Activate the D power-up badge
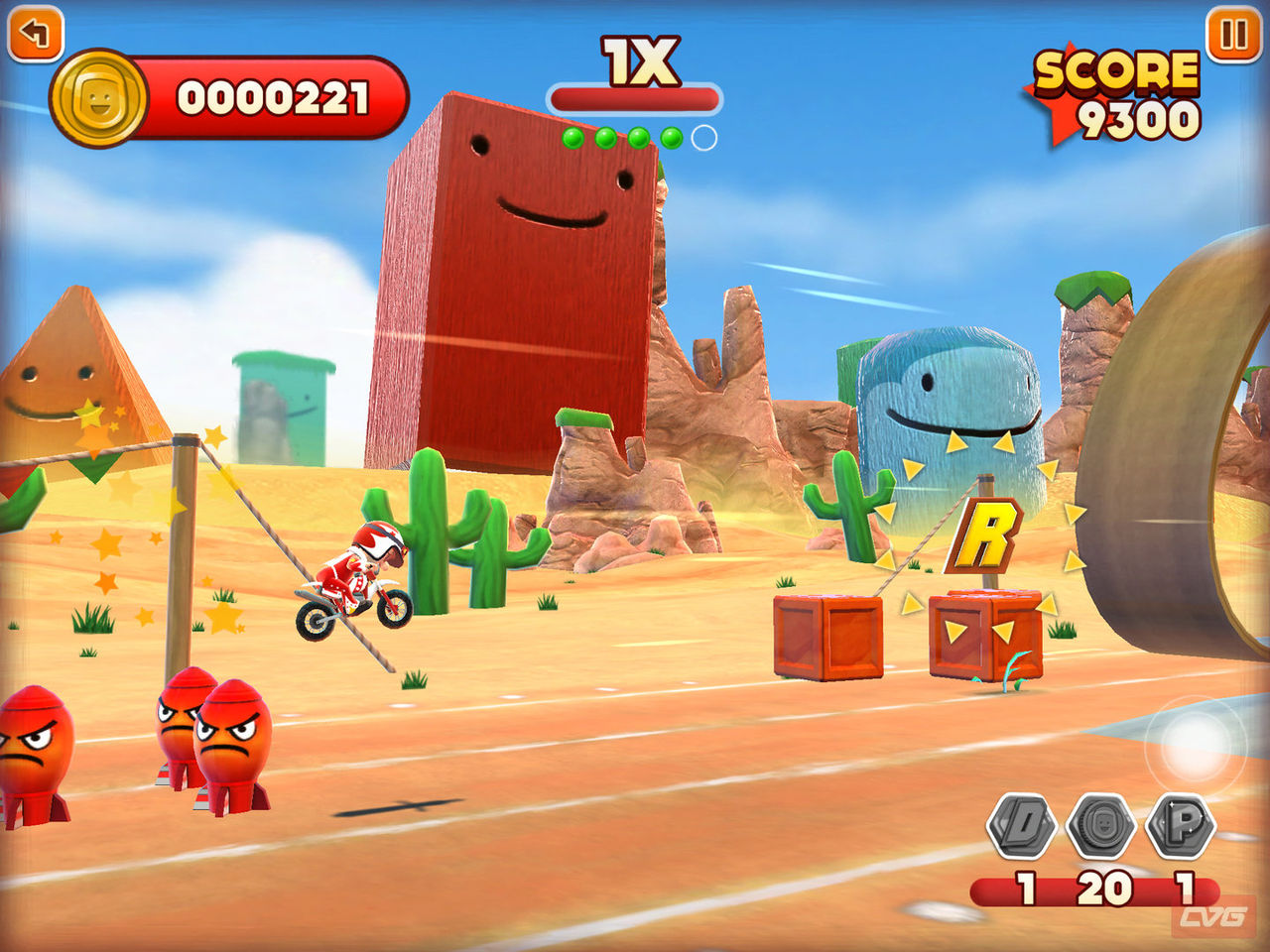Image resolution: width=1270 pixels, height=952 pixels. (1021, 825)
